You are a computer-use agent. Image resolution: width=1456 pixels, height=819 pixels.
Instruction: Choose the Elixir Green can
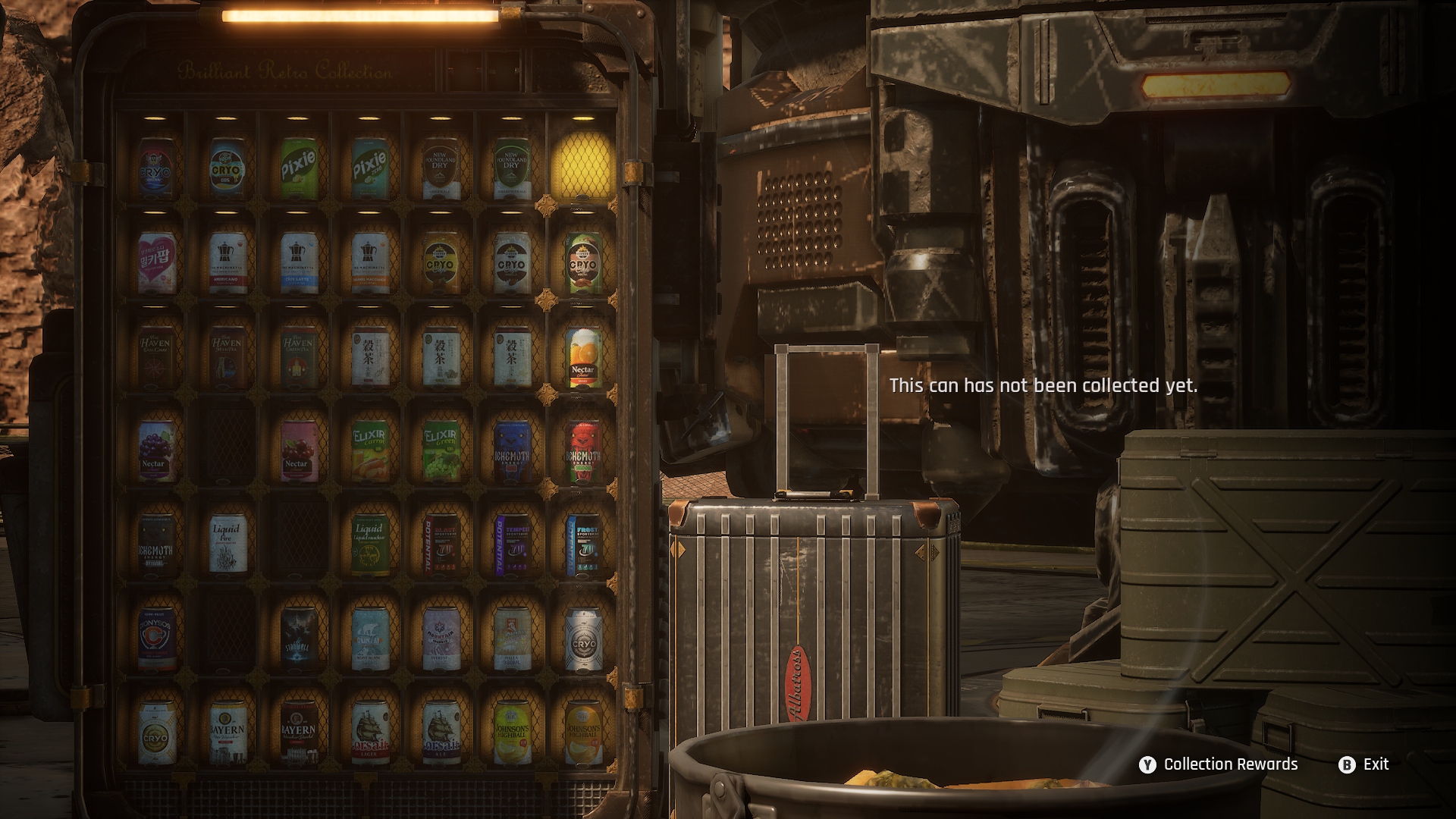click(441, 451)
